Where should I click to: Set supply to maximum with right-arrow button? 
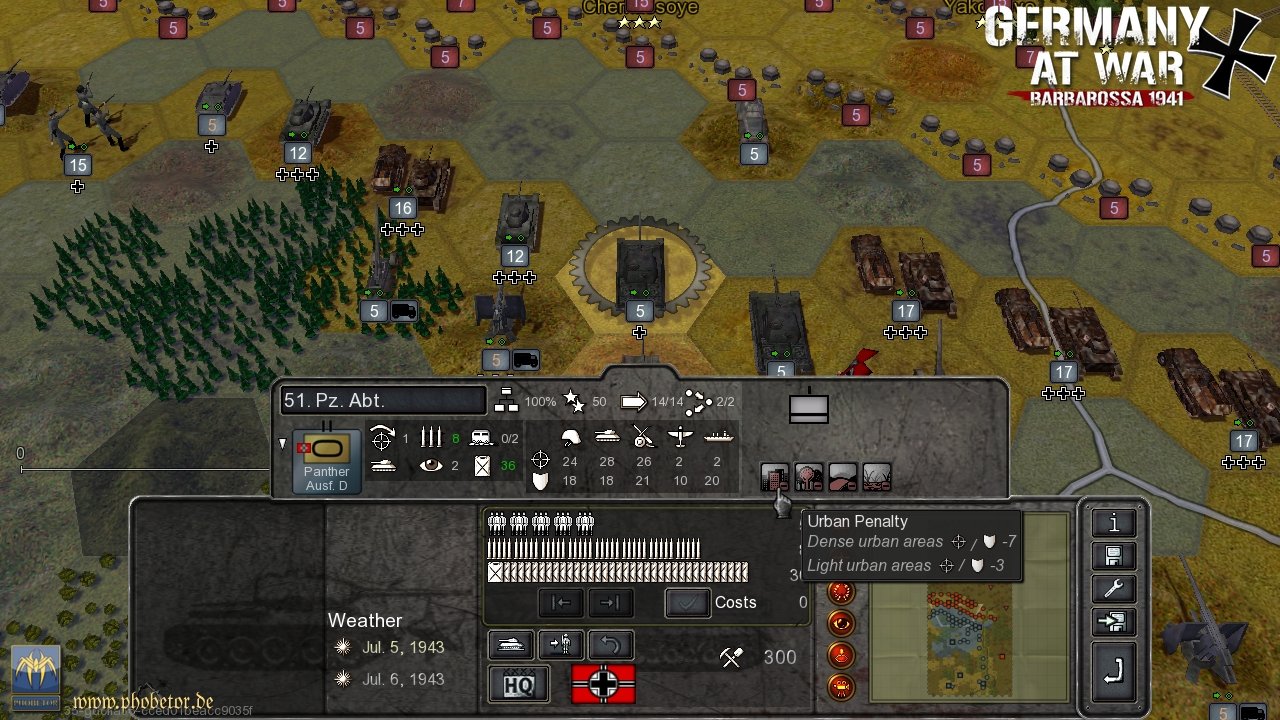tap(610, 603)
